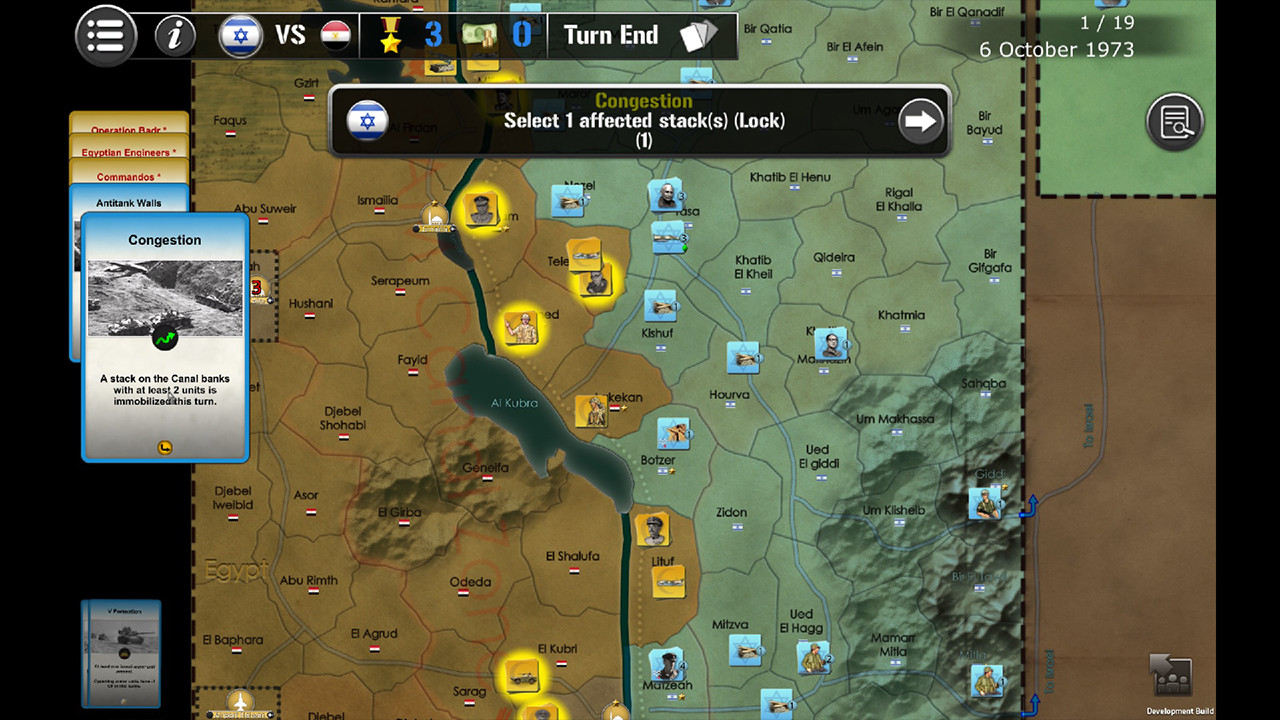Select the Israeli flag emblem in top bar
1280x720 pixels.
pos(240,35)
